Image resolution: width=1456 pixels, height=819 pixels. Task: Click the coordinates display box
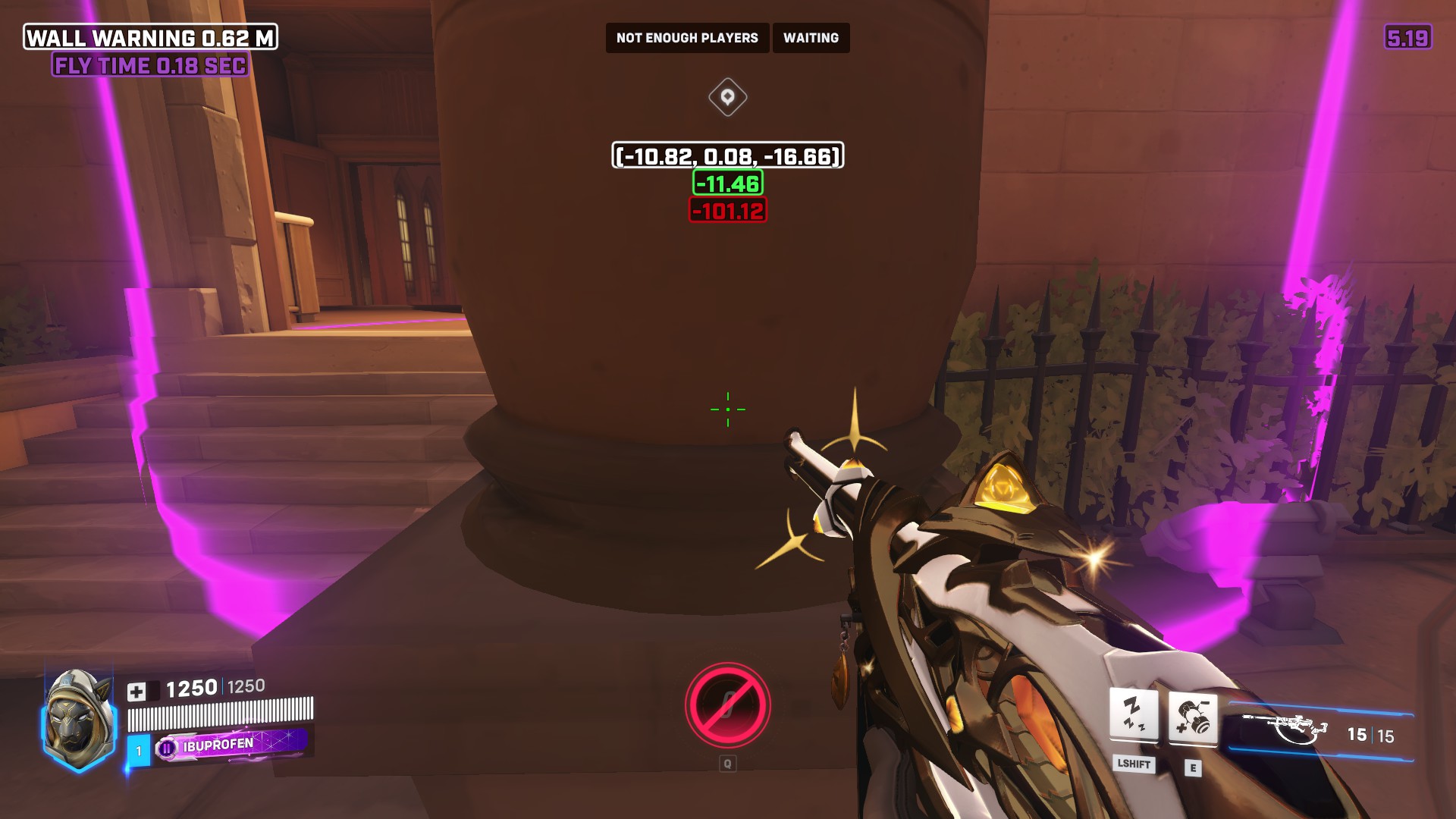click(726, 156)
